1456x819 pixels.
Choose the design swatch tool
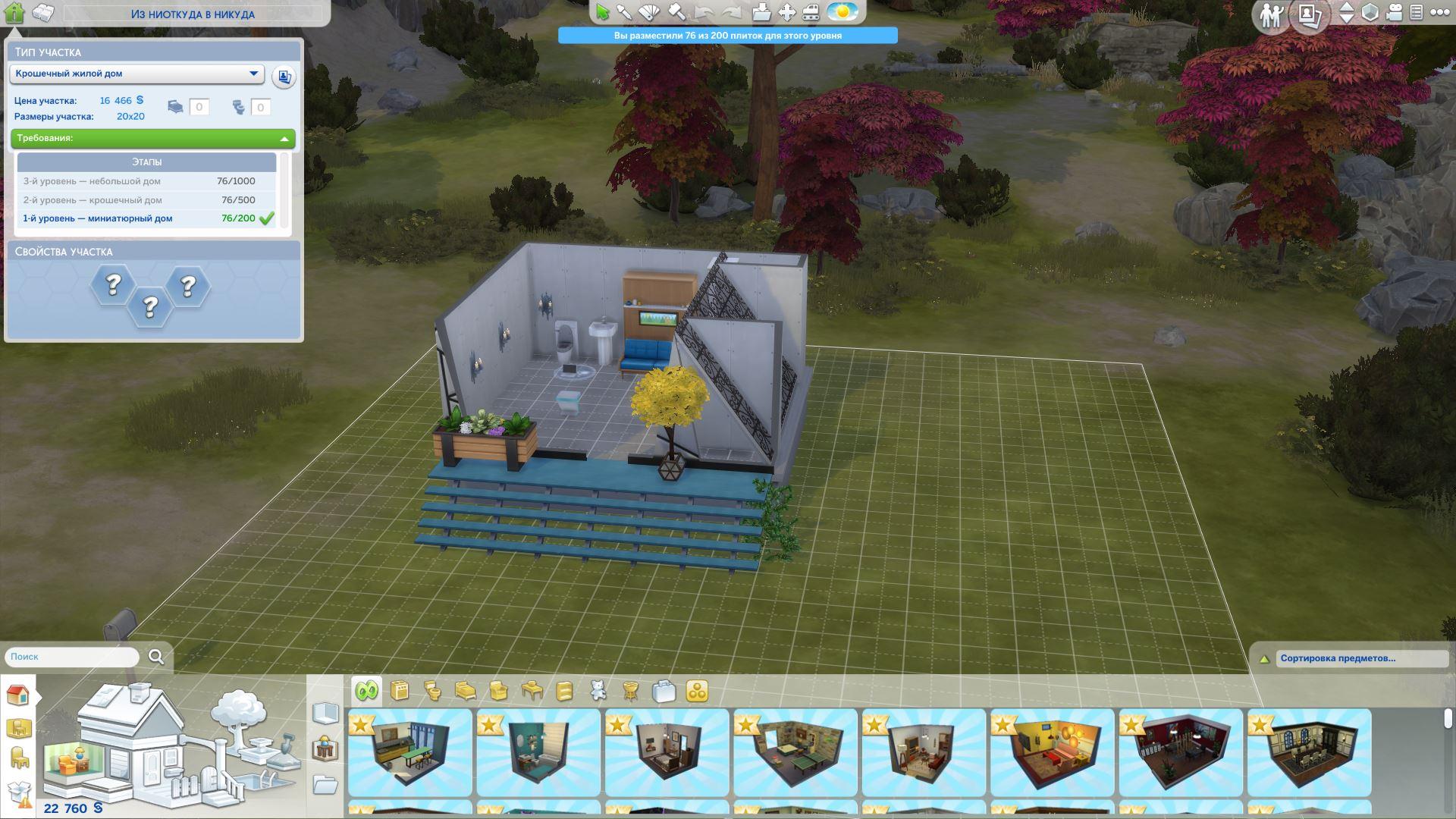coord(650,12)
